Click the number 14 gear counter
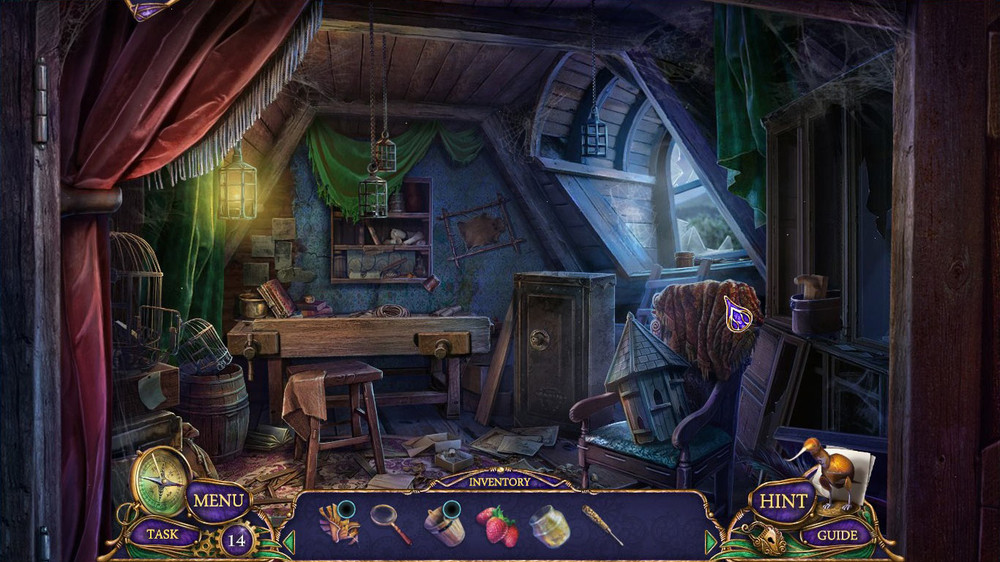 pyautogui.click(x=237, y=540)
